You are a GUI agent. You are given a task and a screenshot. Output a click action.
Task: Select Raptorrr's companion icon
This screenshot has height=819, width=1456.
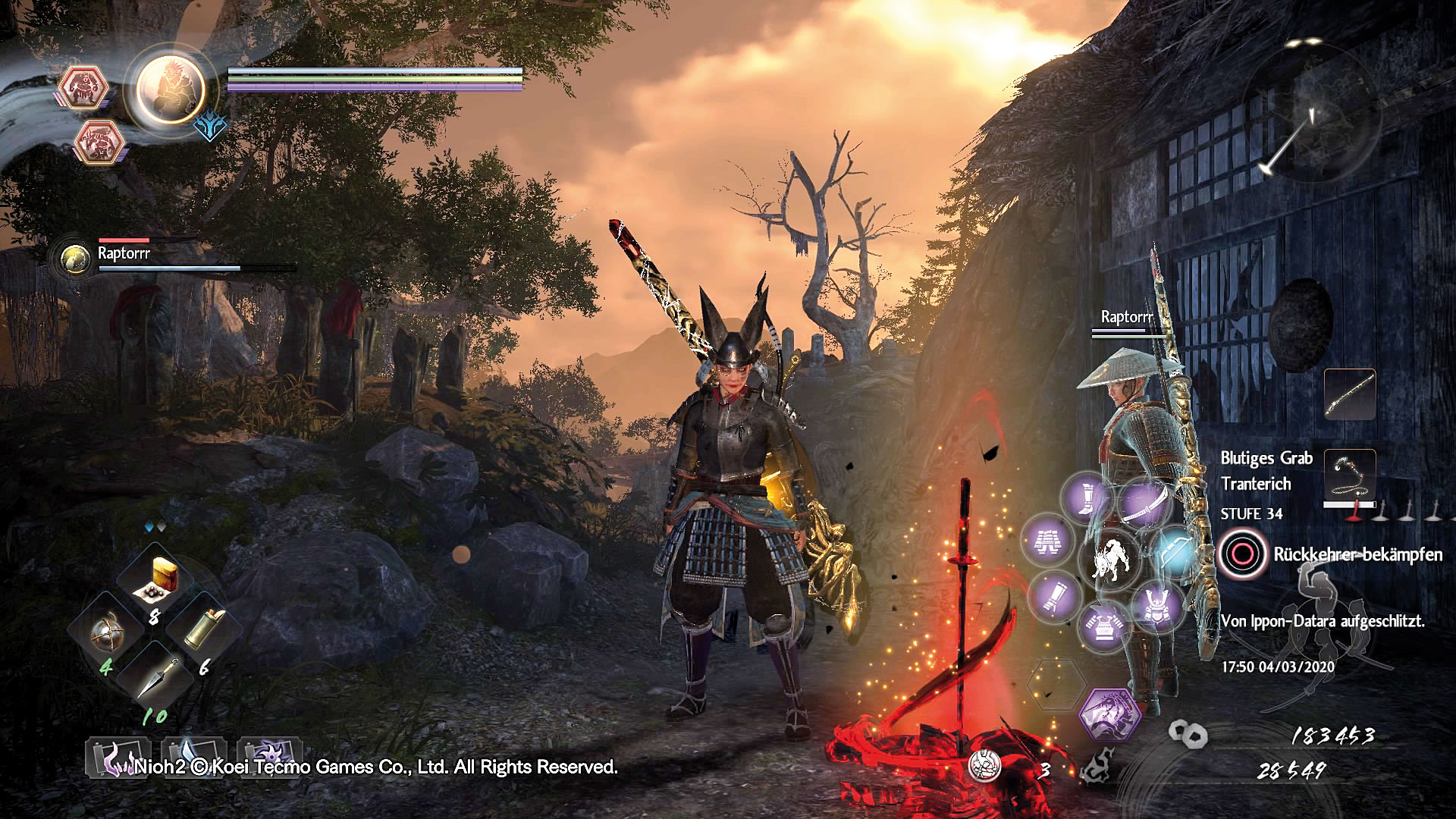pos(76,259)
